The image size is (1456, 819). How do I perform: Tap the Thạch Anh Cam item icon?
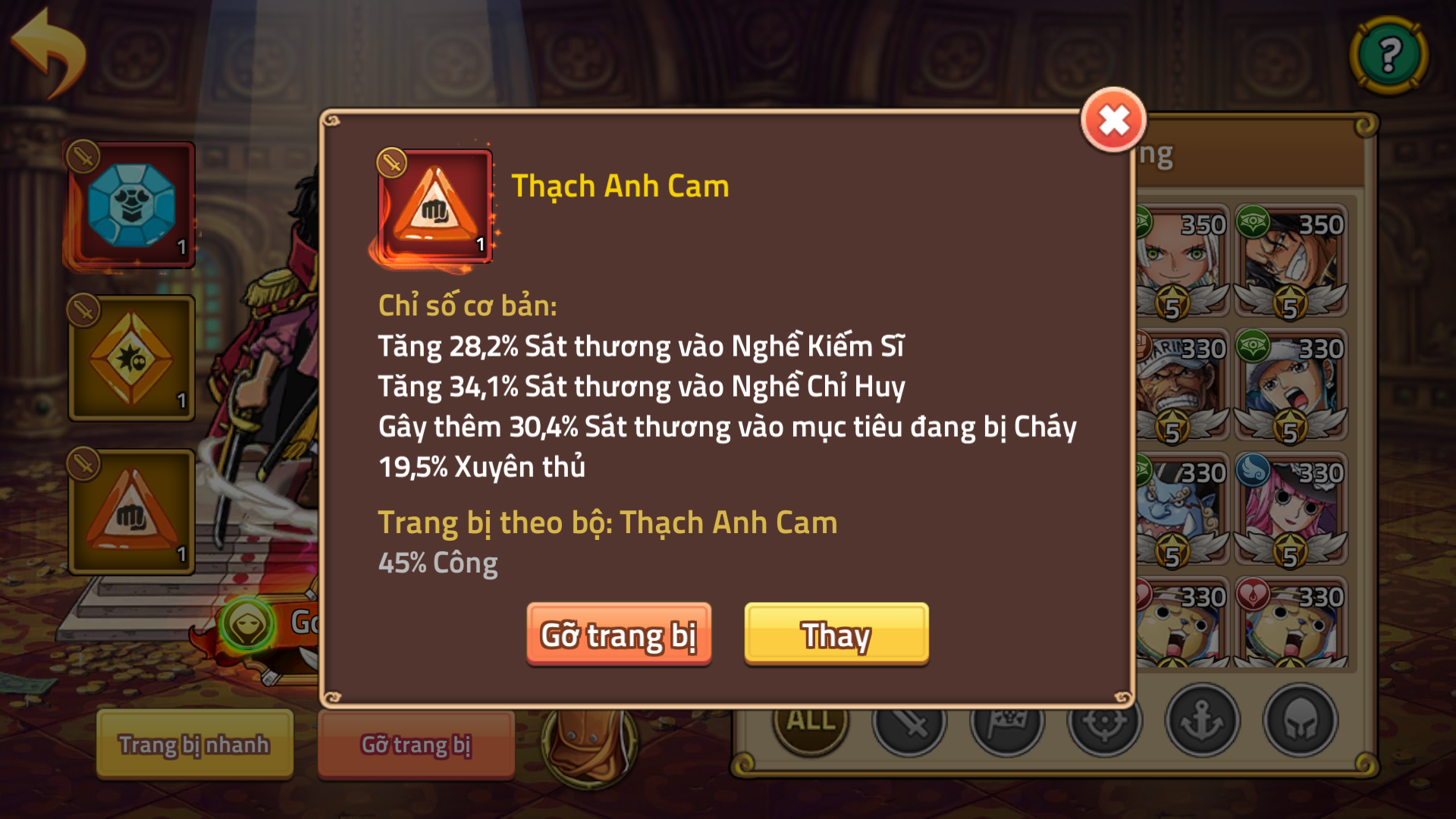[433, 206]
